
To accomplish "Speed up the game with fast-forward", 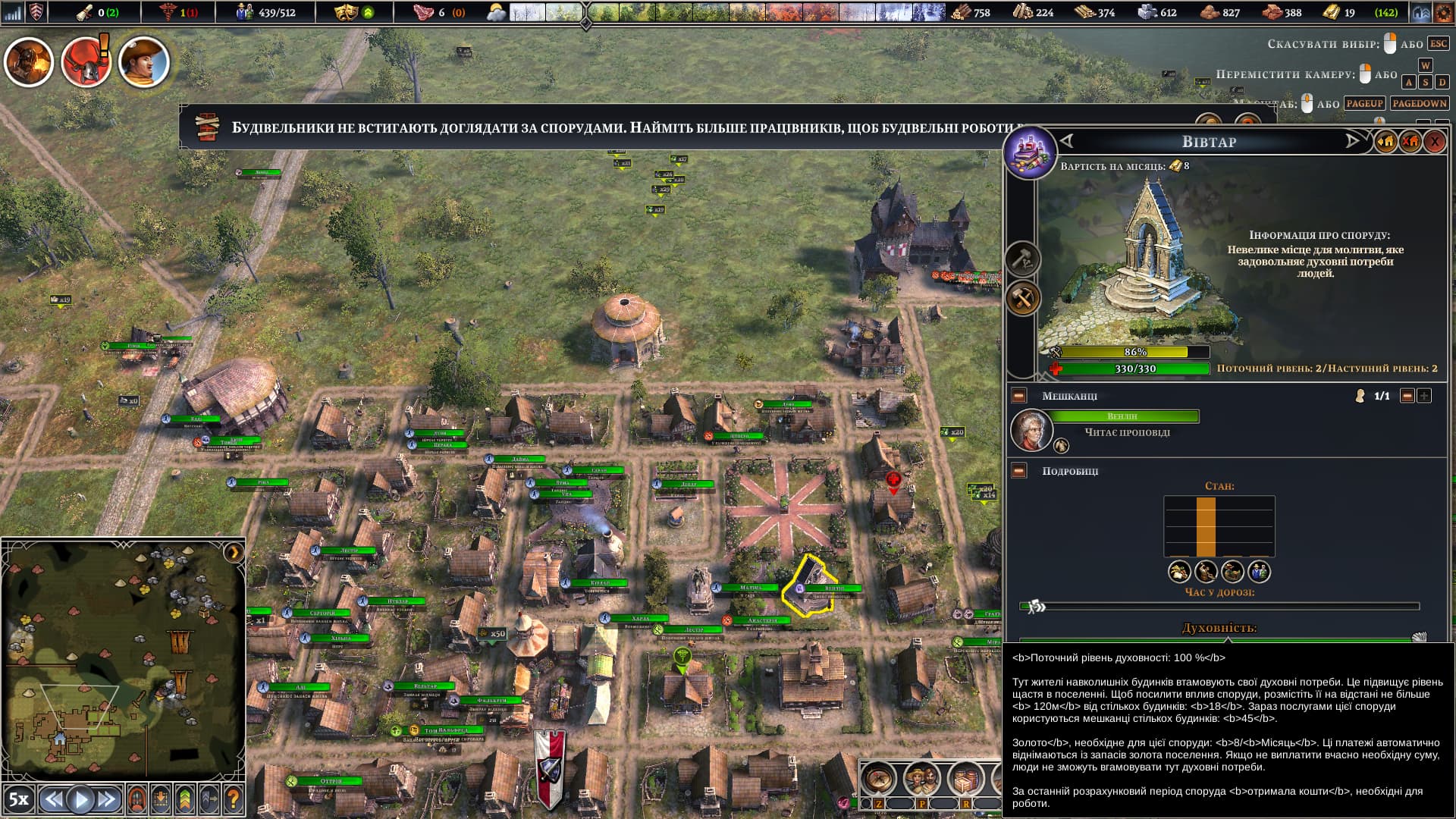I will tap(107, 799).
